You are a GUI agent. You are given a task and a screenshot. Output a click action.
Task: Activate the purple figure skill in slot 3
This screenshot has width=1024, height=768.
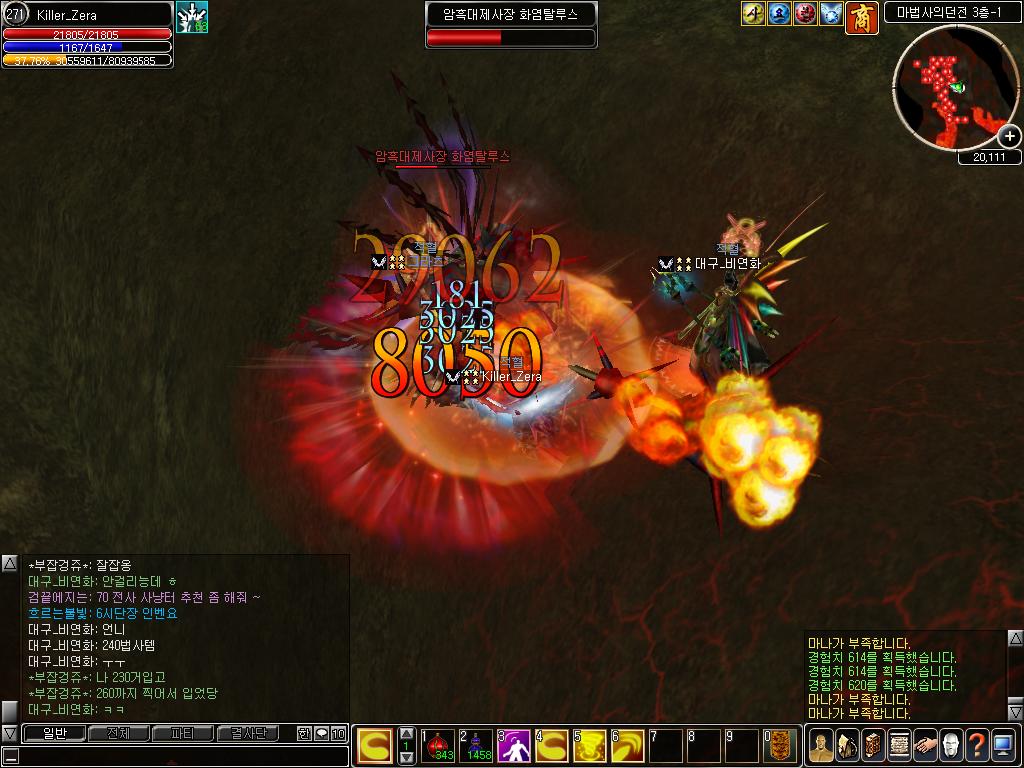coord(514,745)
